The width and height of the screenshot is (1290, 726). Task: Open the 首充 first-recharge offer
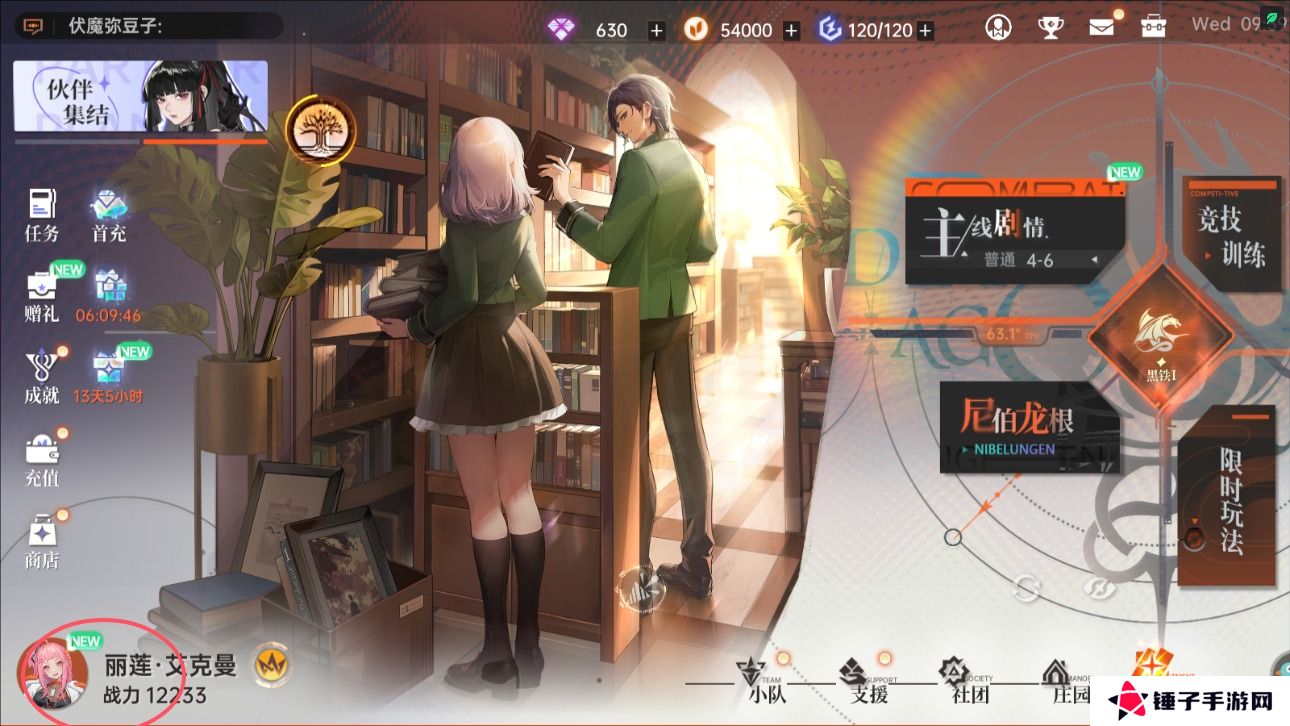(x=109, y=214)
